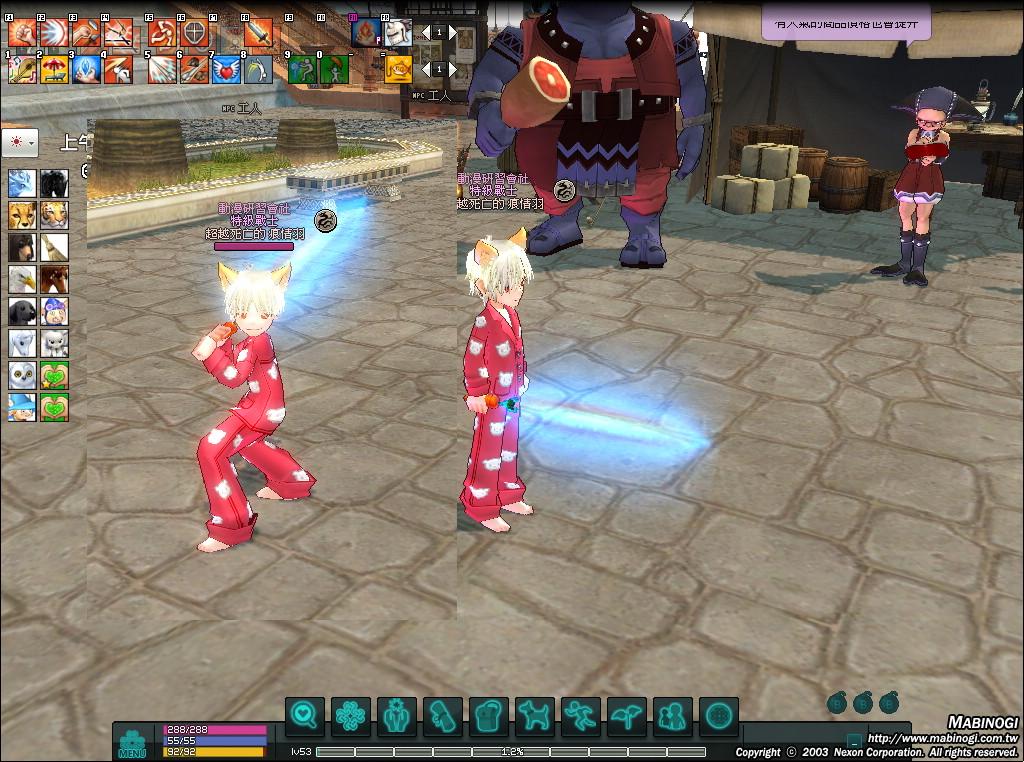Use the sword skill on F8
This screenshot has width=1024, height=762.
(x=257, y=34)
